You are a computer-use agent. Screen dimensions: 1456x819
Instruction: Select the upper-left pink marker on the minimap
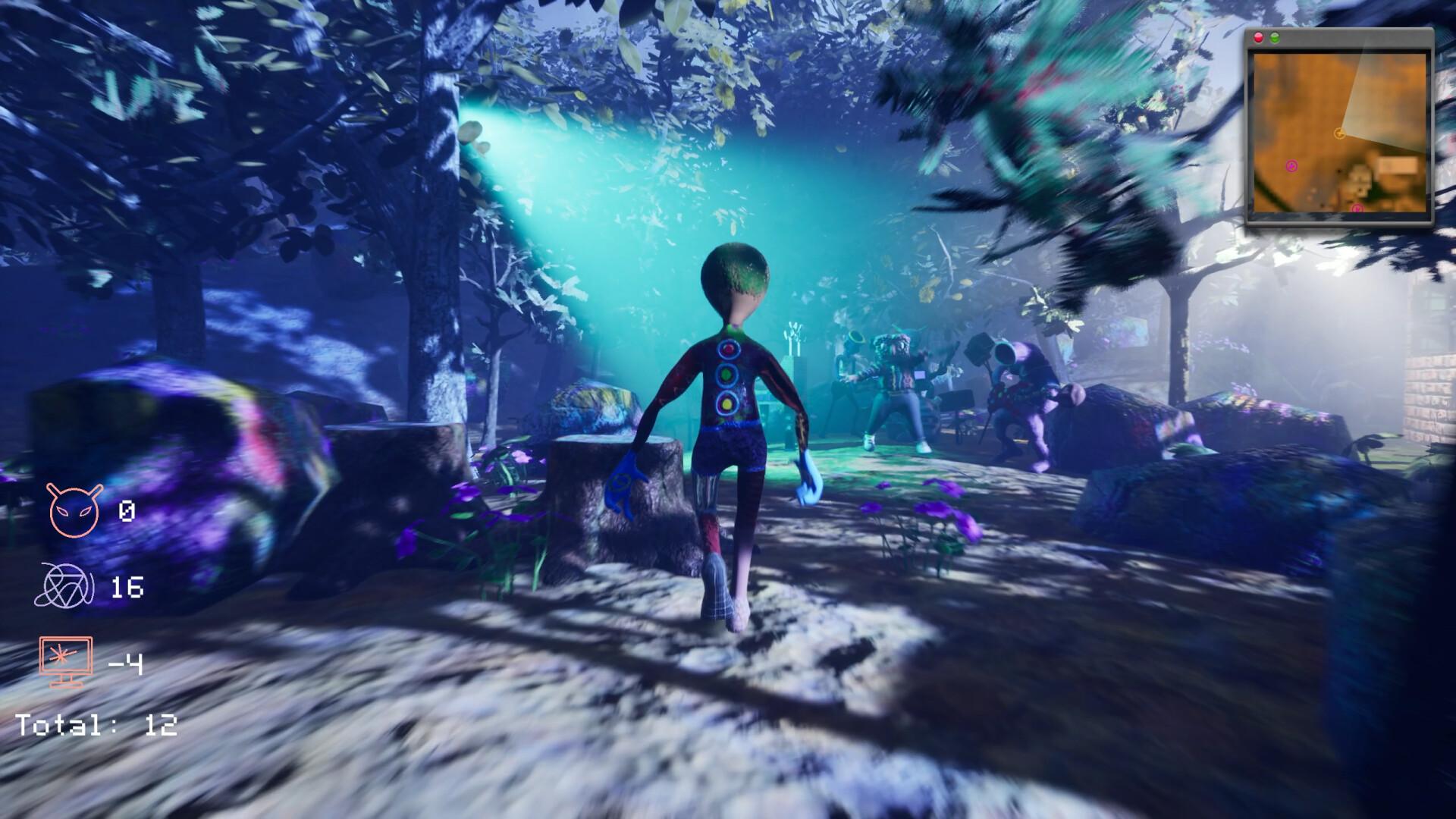pos(1292,165)
